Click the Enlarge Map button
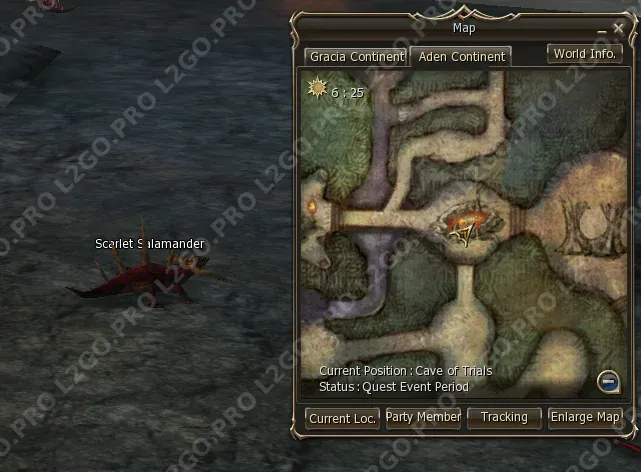641x472 pixels. pos(585,417)
